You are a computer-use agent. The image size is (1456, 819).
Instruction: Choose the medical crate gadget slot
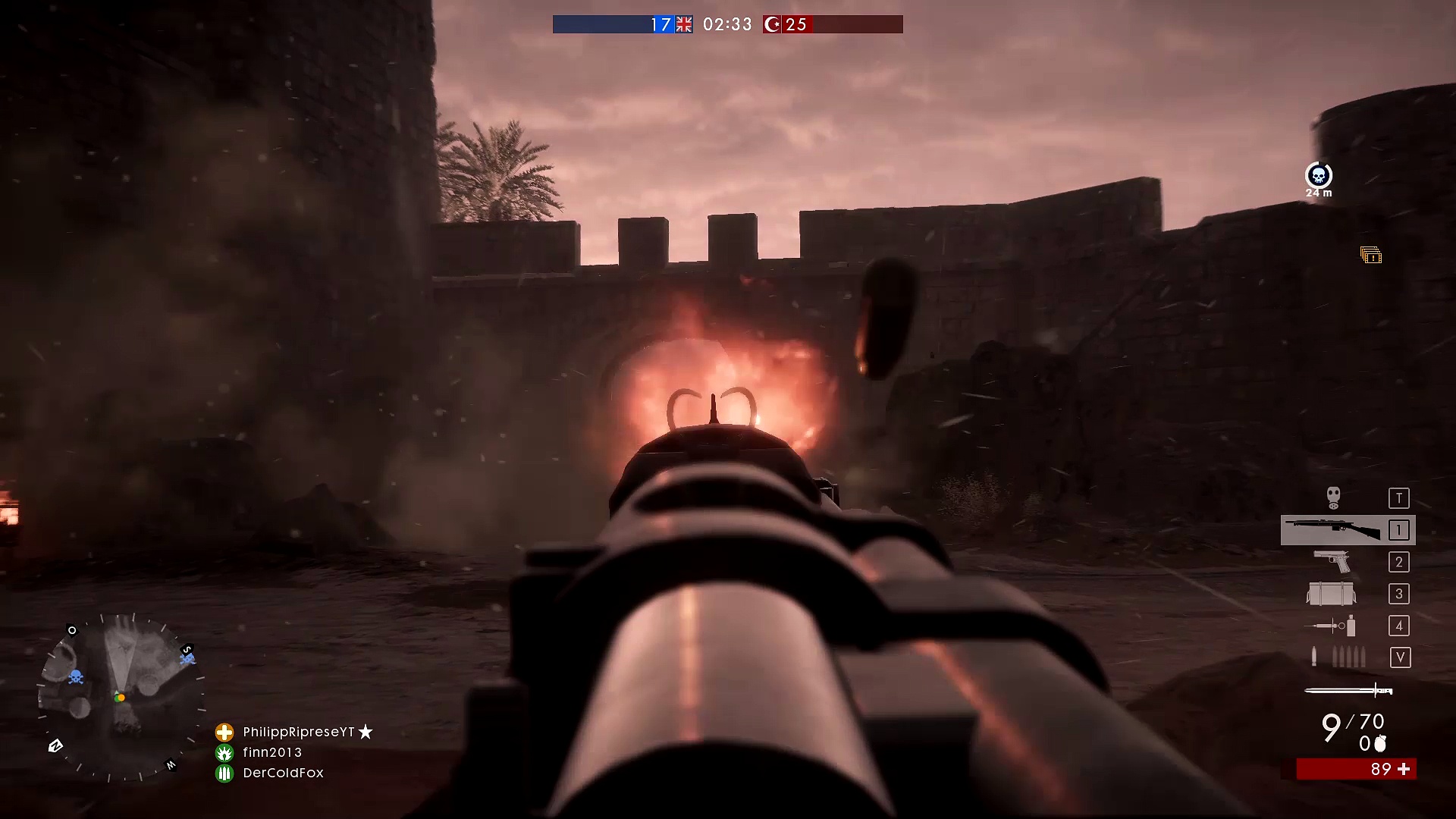(1331, 594)
